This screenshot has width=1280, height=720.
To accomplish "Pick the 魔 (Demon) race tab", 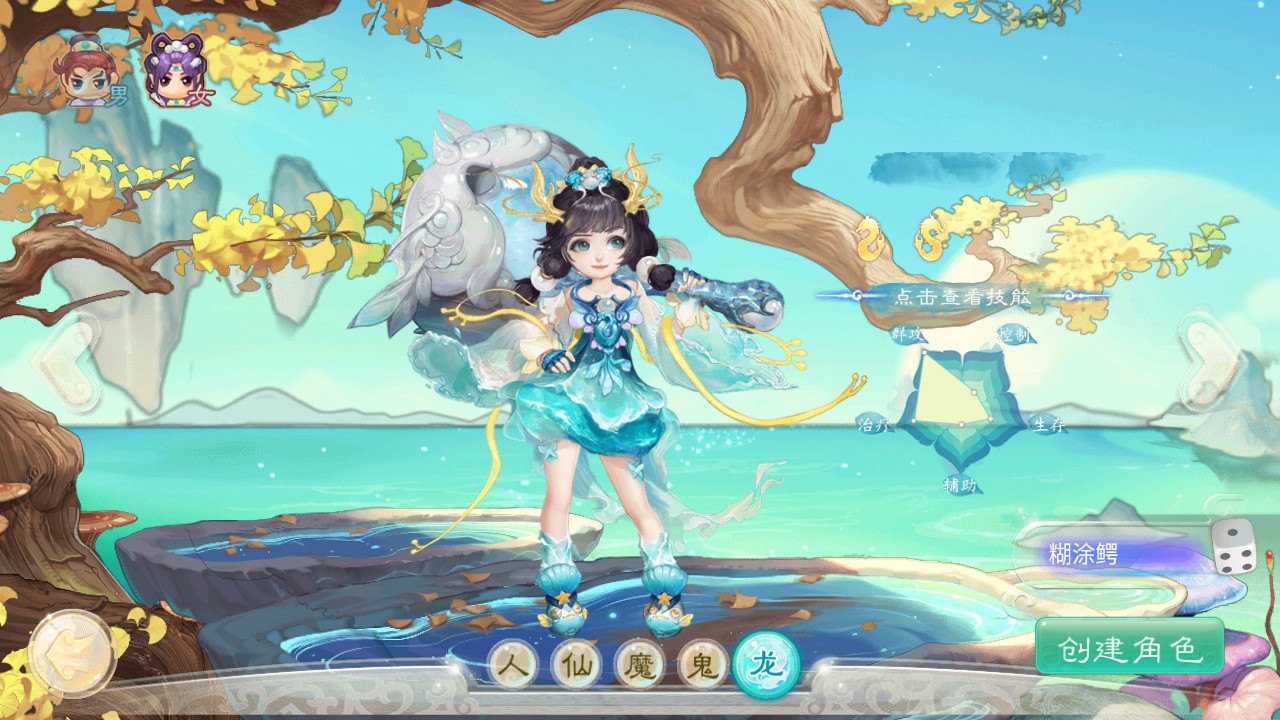I will (x=641, y=665).
